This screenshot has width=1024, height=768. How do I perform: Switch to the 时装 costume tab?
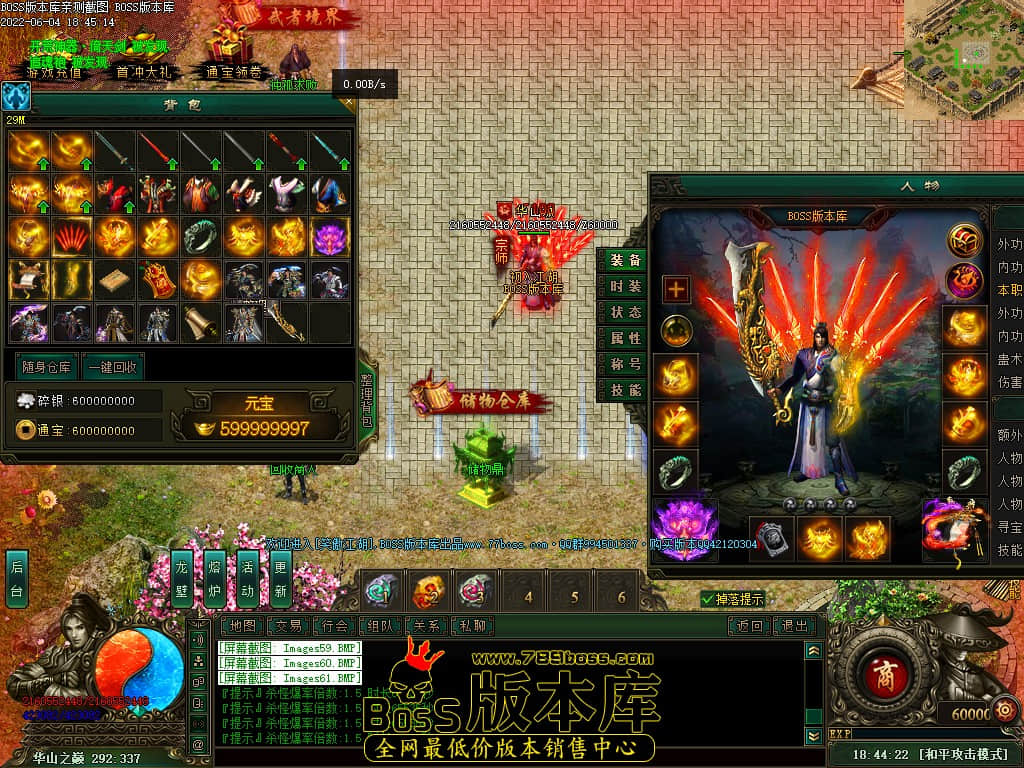pyautogui.click(x=625, y=286)
